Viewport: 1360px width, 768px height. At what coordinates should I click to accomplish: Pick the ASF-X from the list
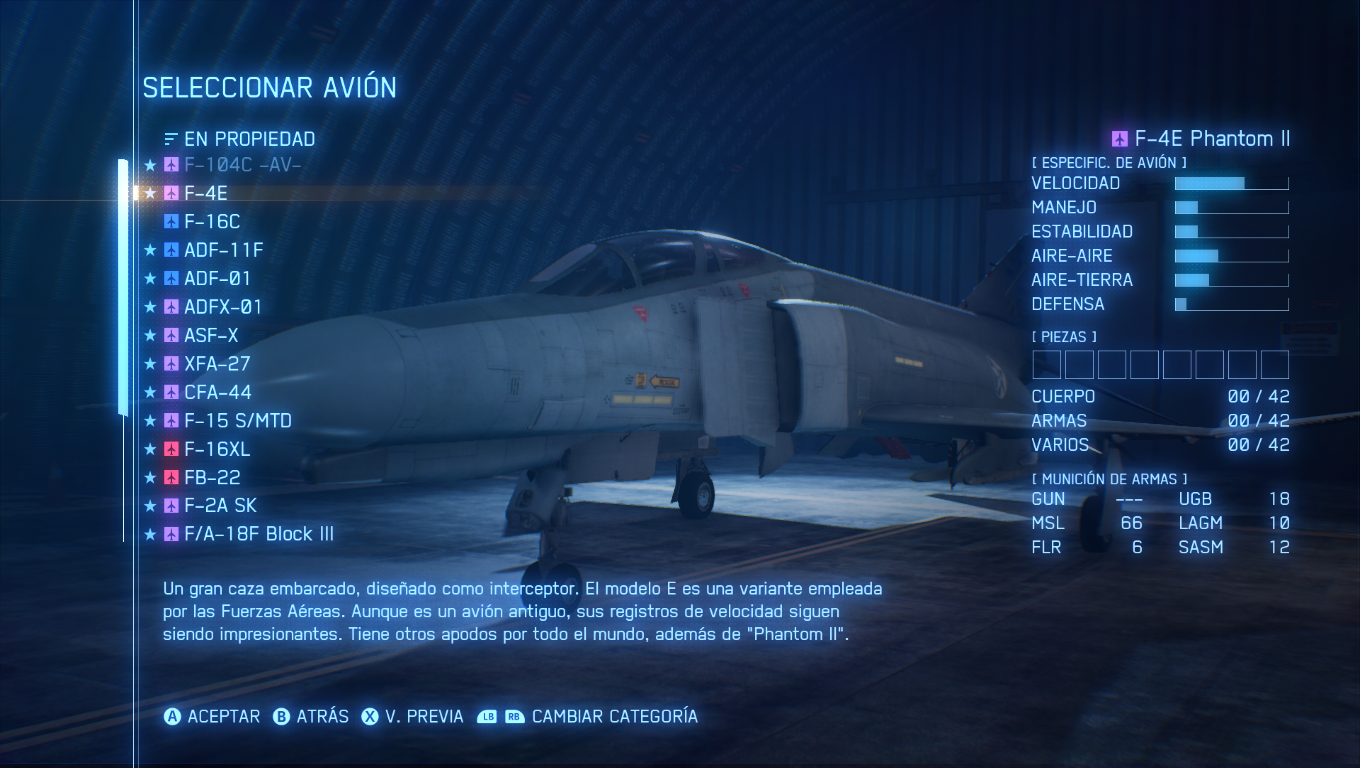(211, 336)
